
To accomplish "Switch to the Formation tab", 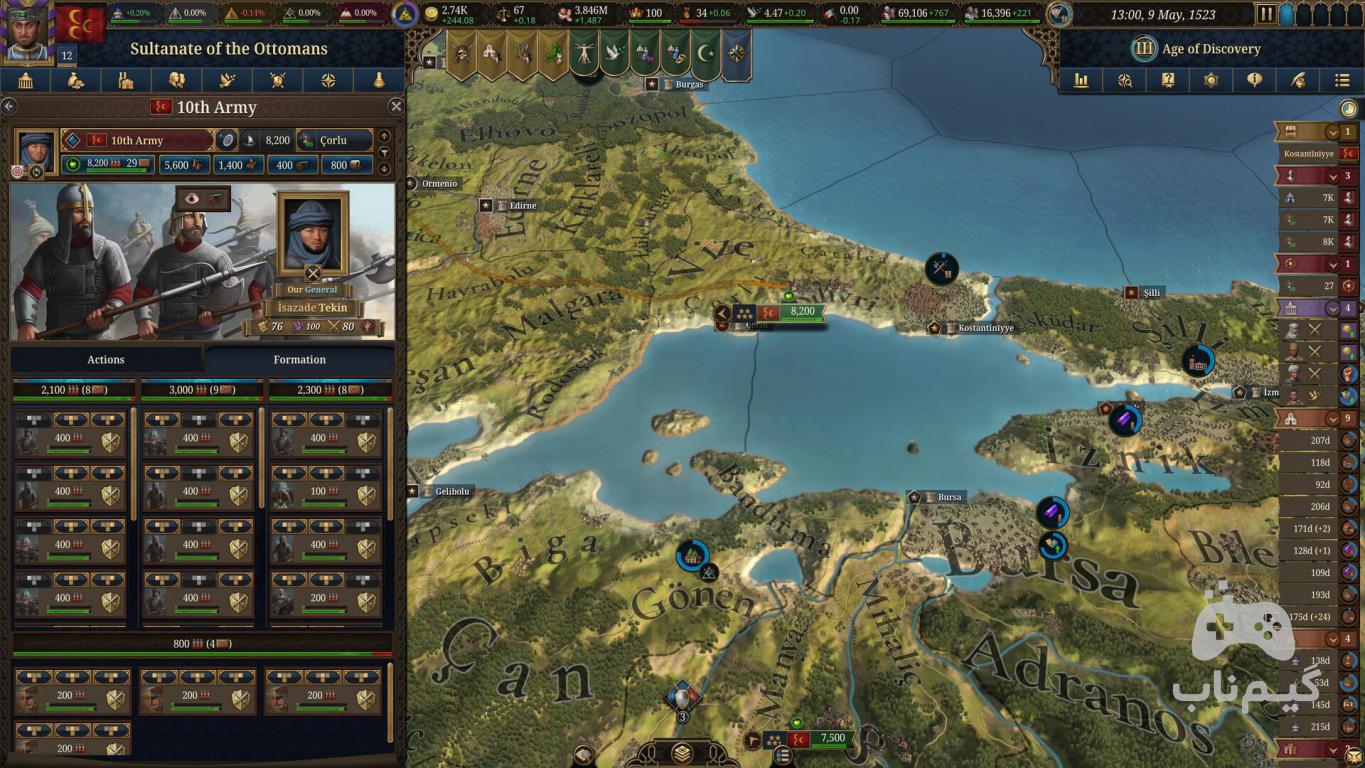I will [299, 360].
